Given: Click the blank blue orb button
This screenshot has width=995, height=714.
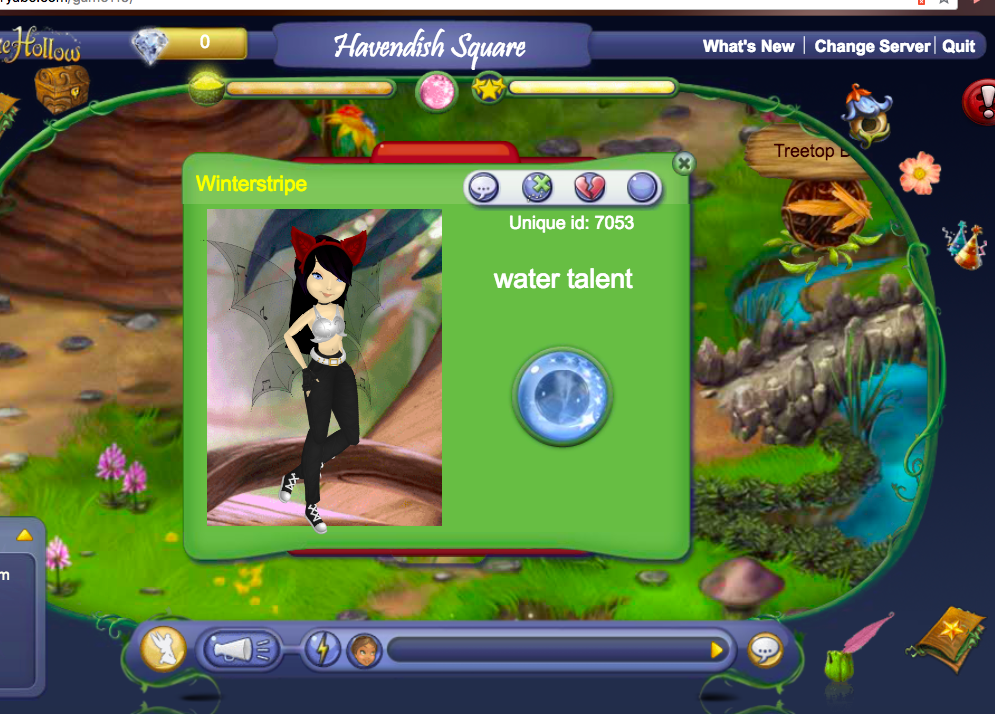Looking at the screenshot, I should [641, 187].
